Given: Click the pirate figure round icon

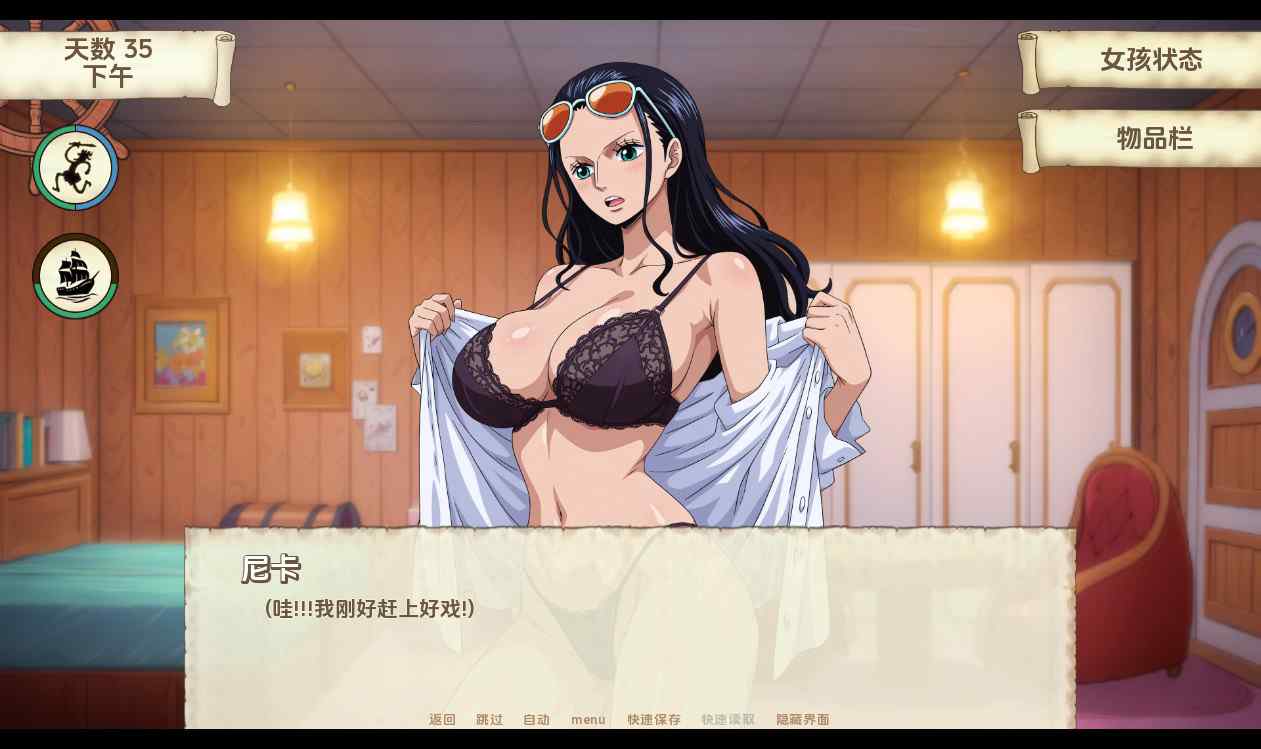Looking at the screenshot, I should point(75,168).
